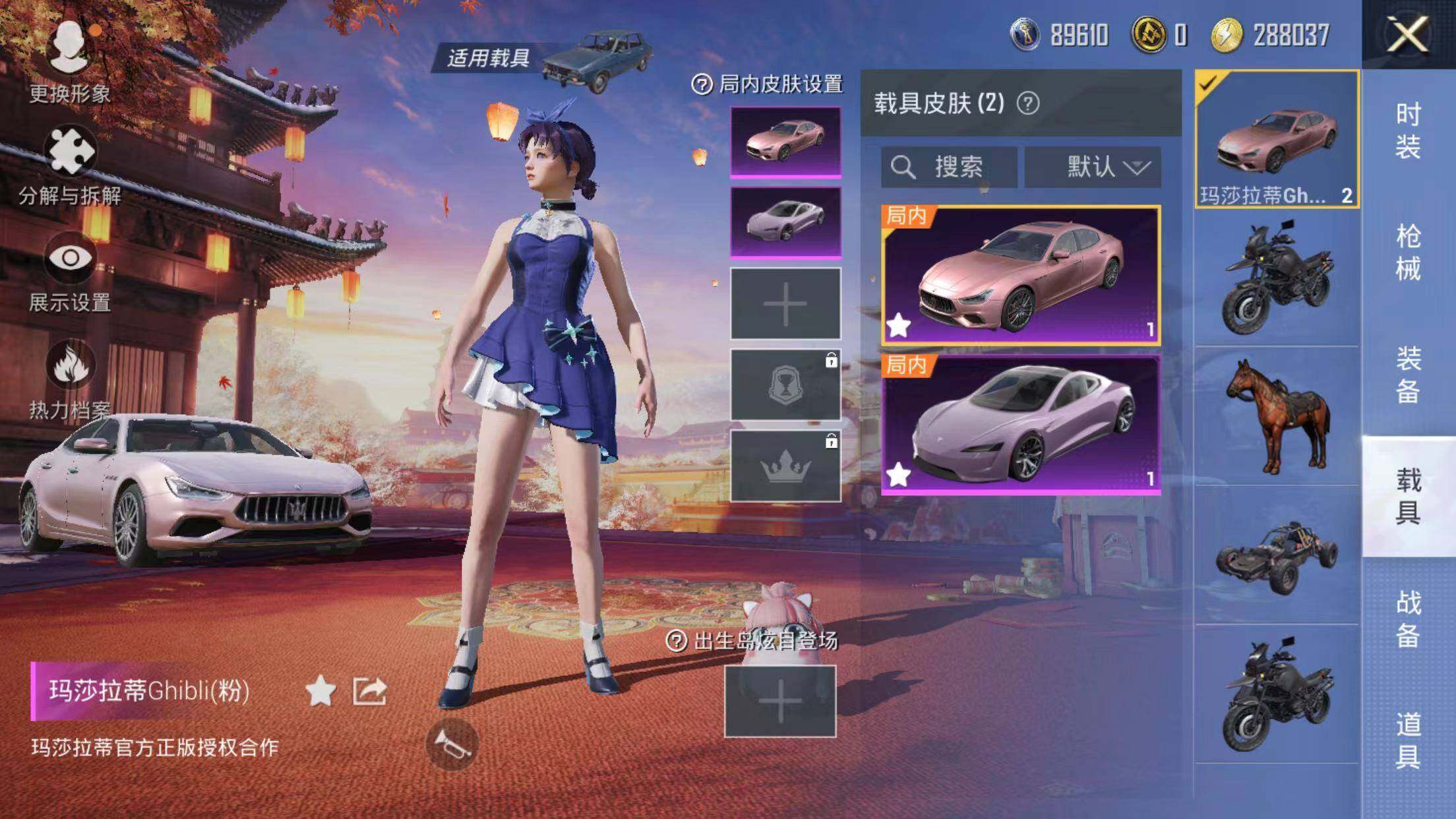
Task: Open the 默认 sort dropdown
Action: (x=1093, y=167)
